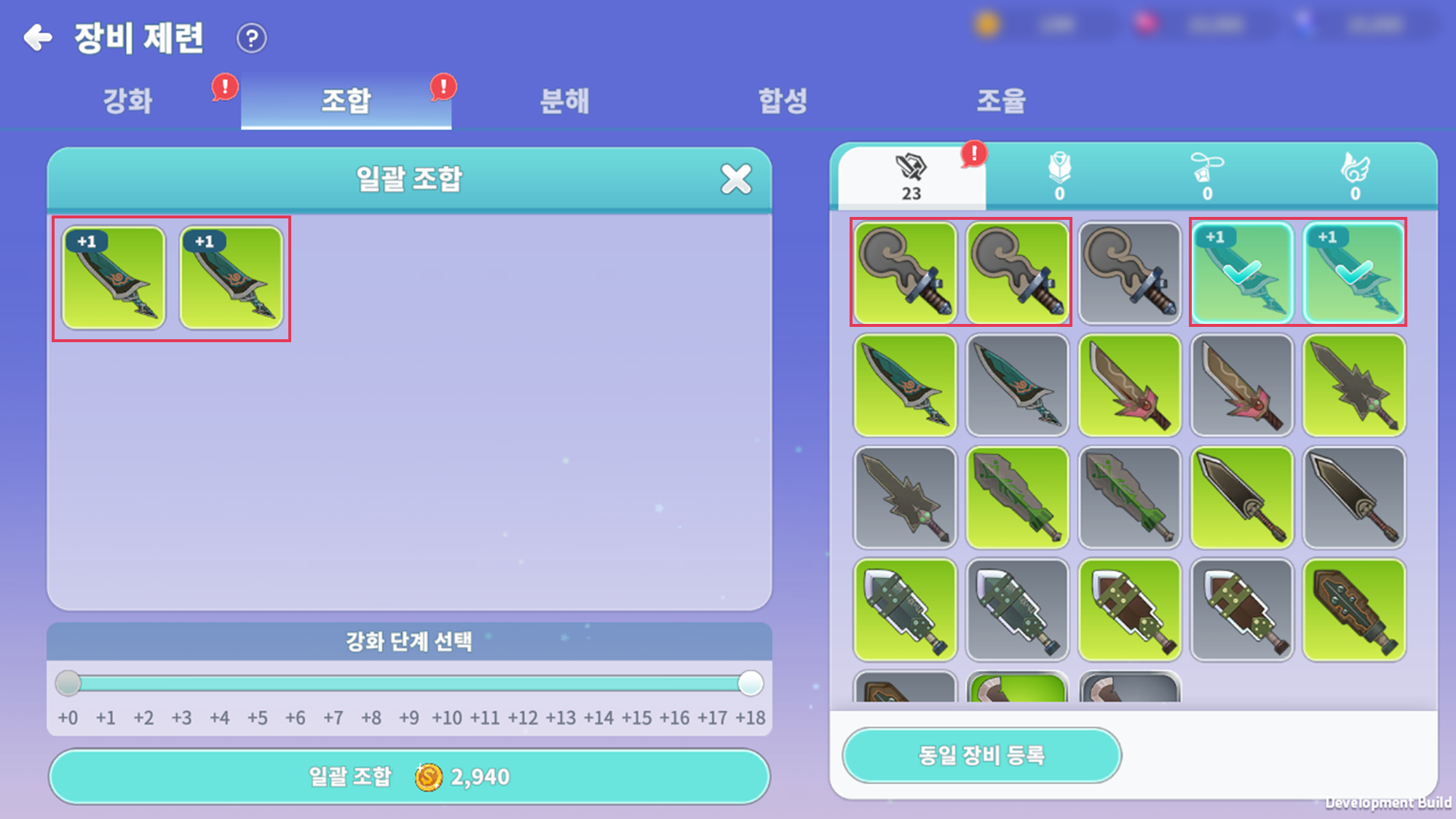Register identical gear with 동일 장비 등록

pos(981,755)
